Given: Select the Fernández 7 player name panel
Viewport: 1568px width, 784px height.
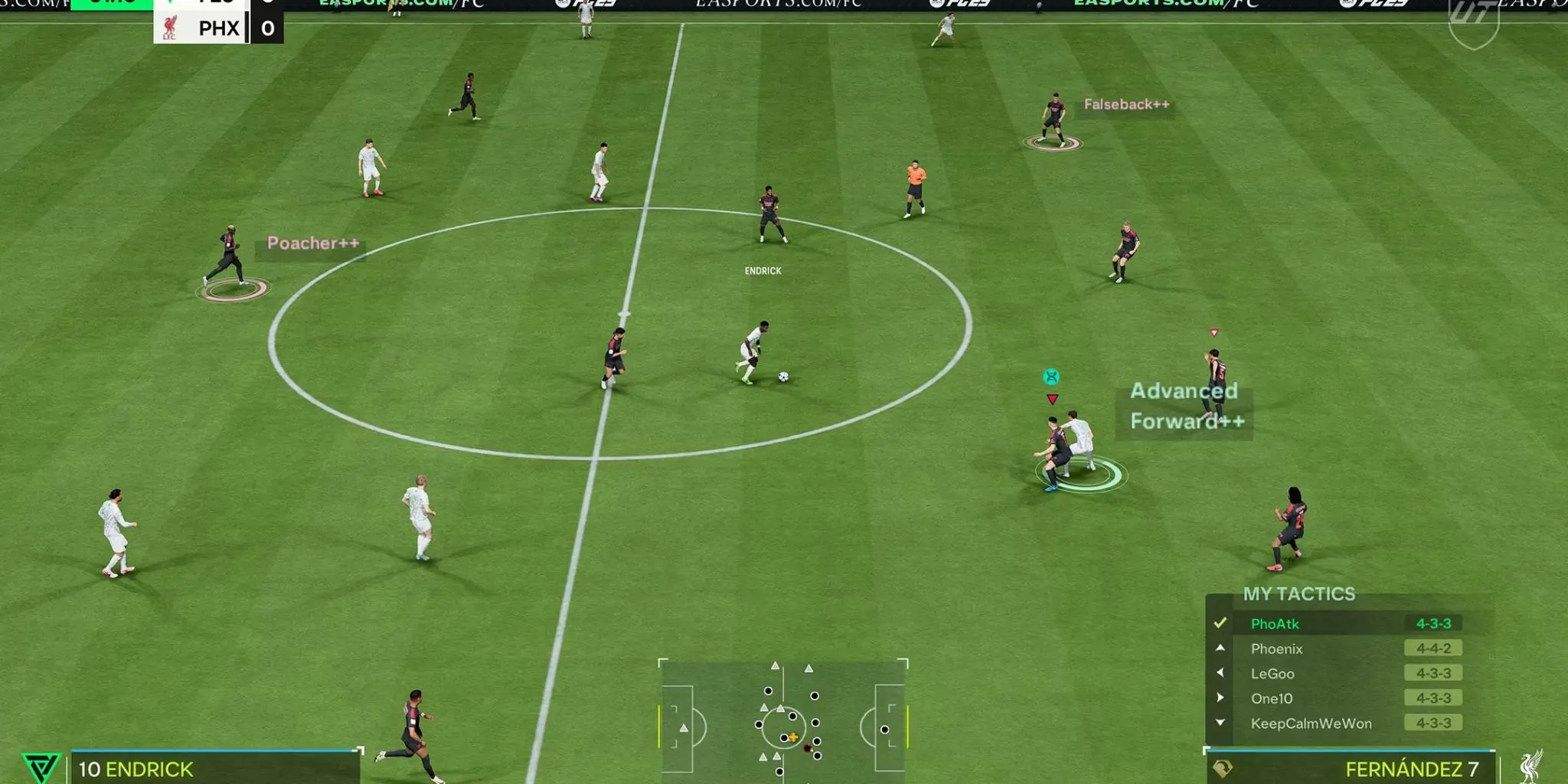Looking at the screenshot, I should (1351, 769).
